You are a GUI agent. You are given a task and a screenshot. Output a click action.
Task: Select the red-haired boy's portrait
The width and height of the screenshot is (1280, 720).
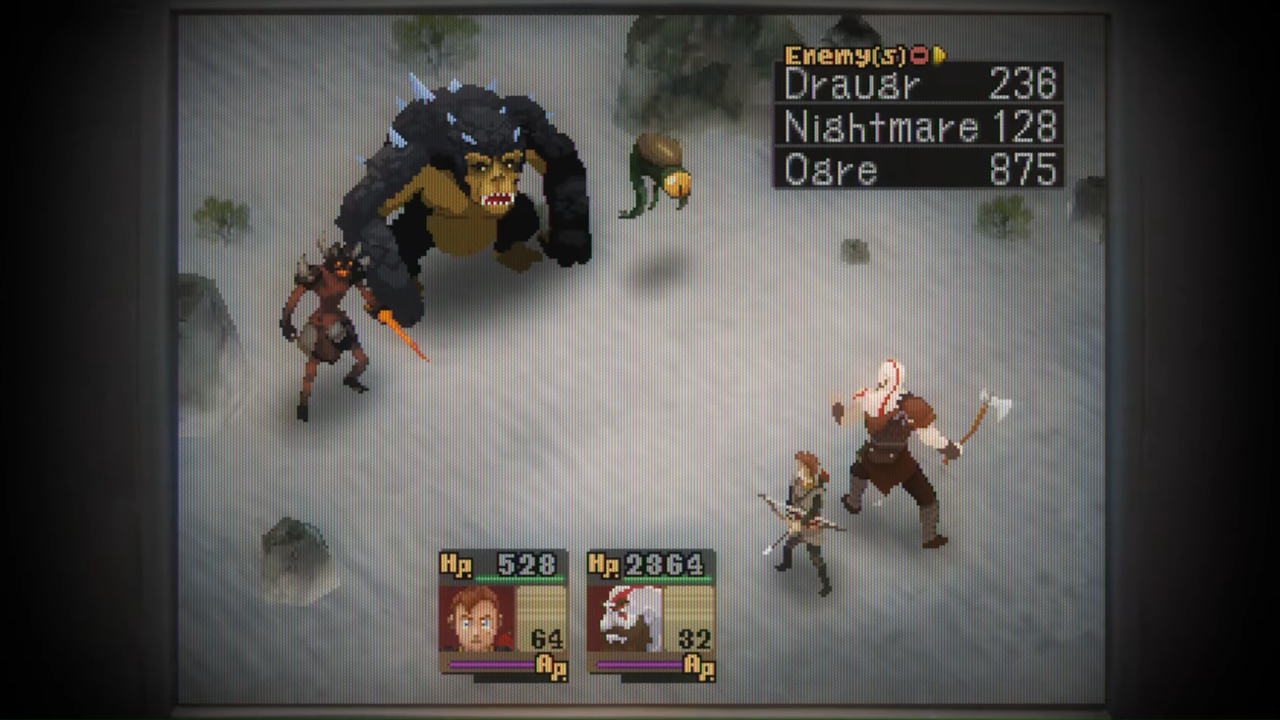[477, 618]
